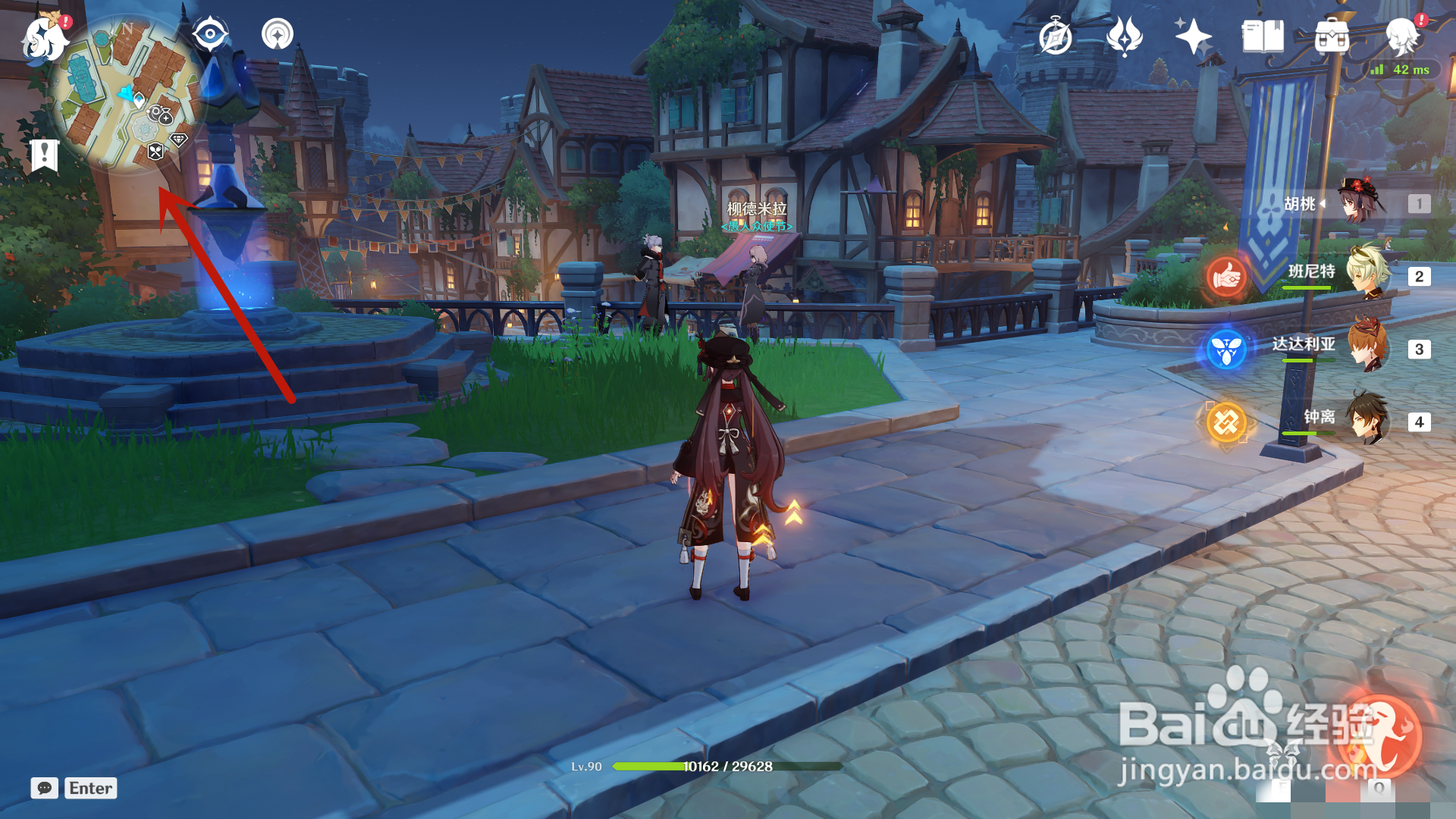
Task: Open the quest log exclamation banner
Action: pos(44,155)
